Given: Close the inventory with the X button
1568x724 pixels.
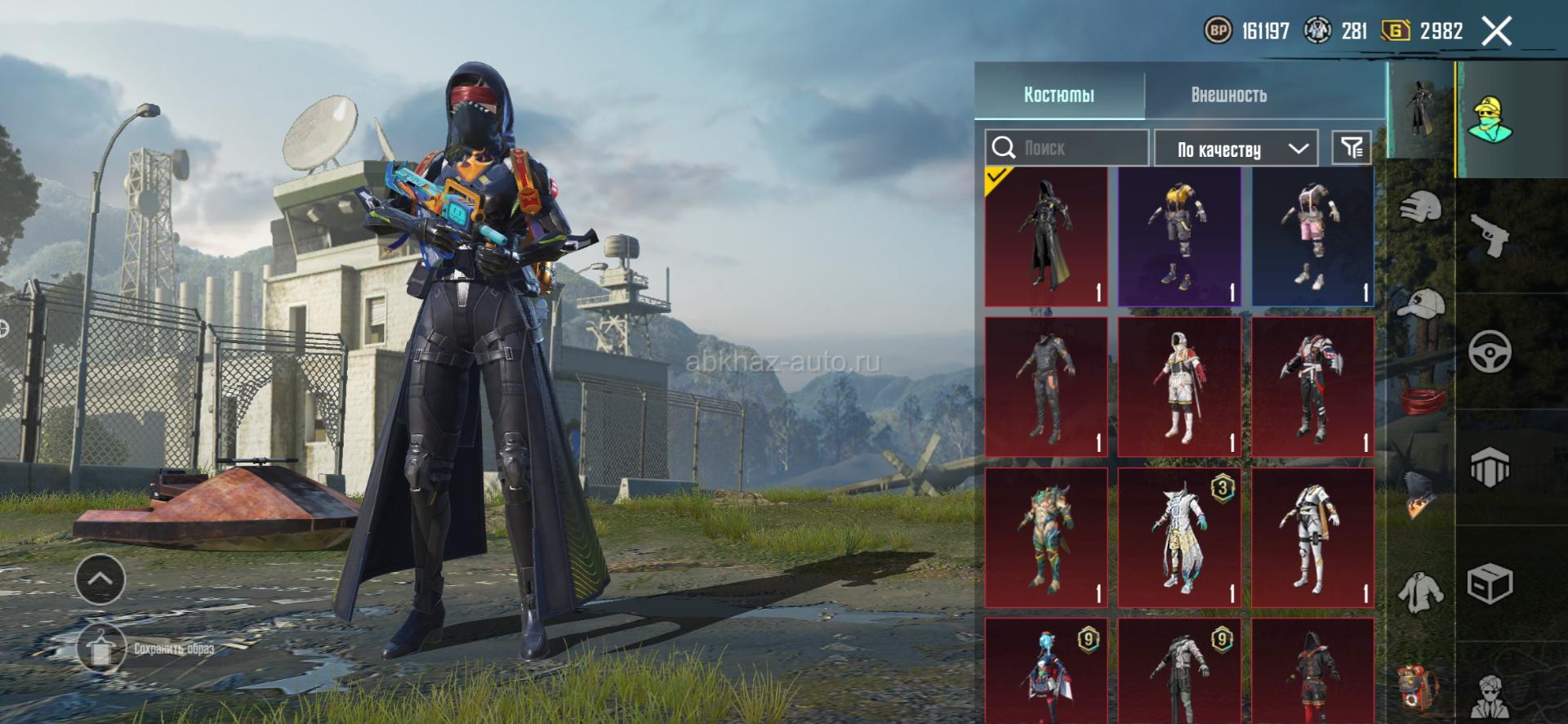Looking at the screenshot, I should 1496,32.
